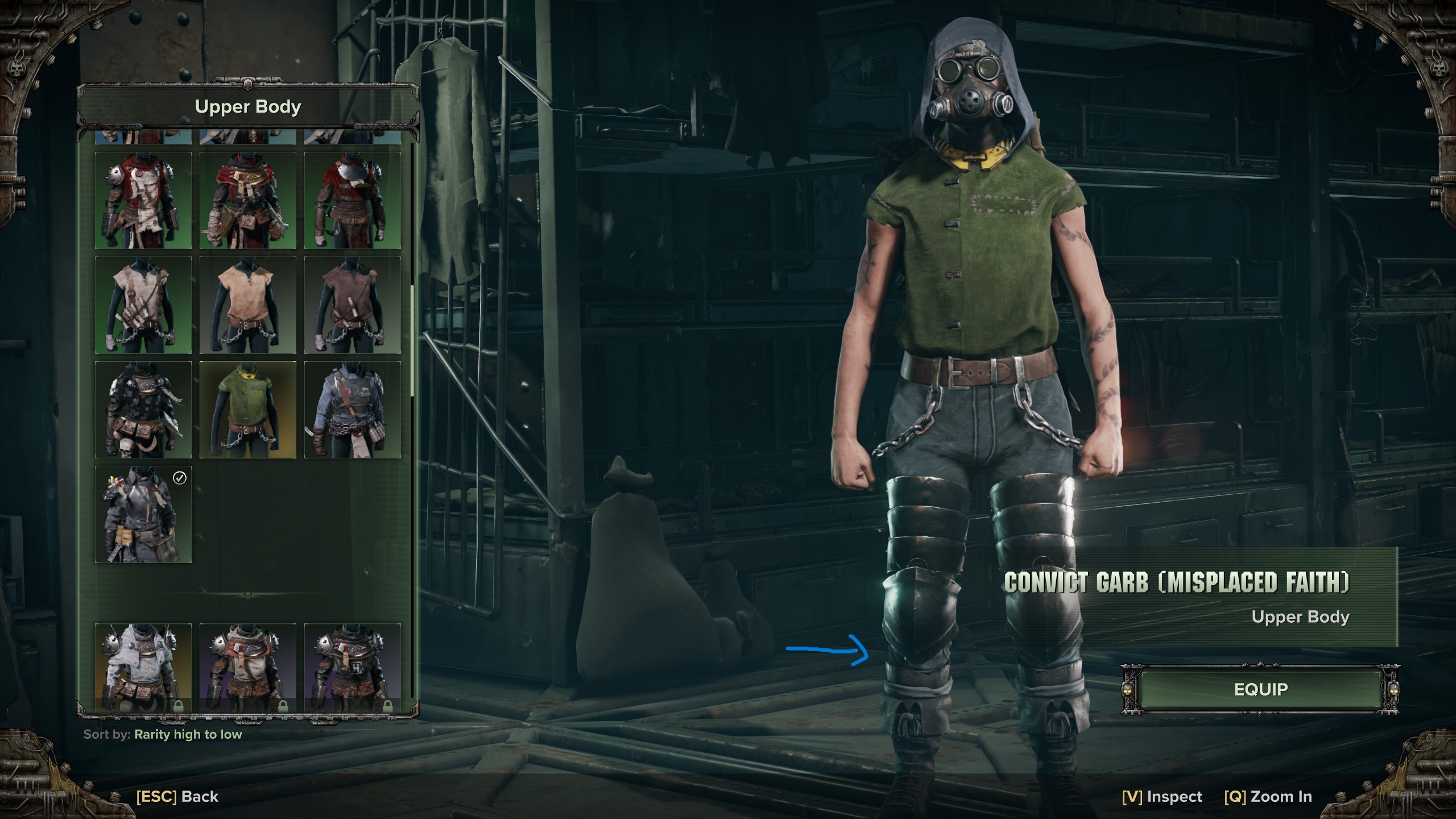Click the Zoom In option in the footer

point(1268,797)
